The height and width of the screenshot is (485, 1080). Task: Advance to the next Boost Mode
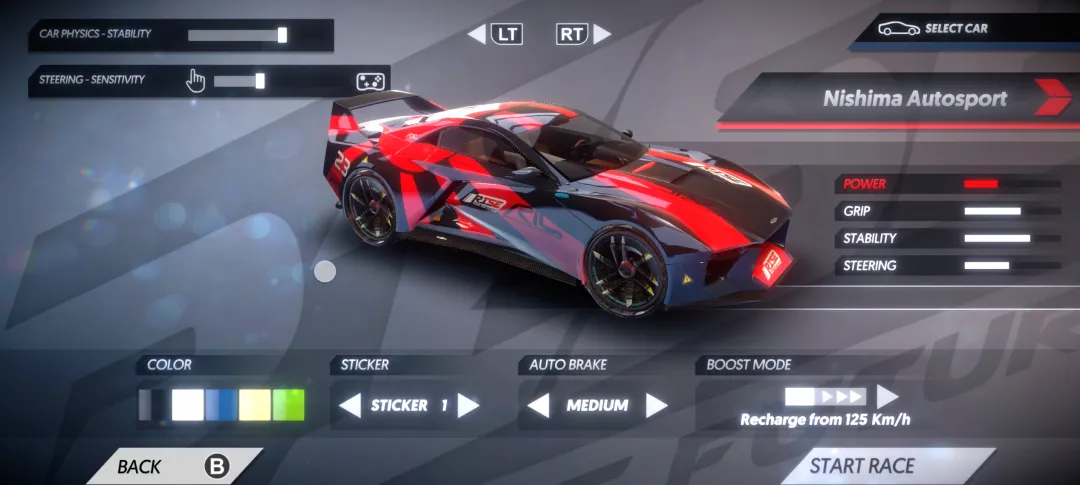click(x=887, y=397)
